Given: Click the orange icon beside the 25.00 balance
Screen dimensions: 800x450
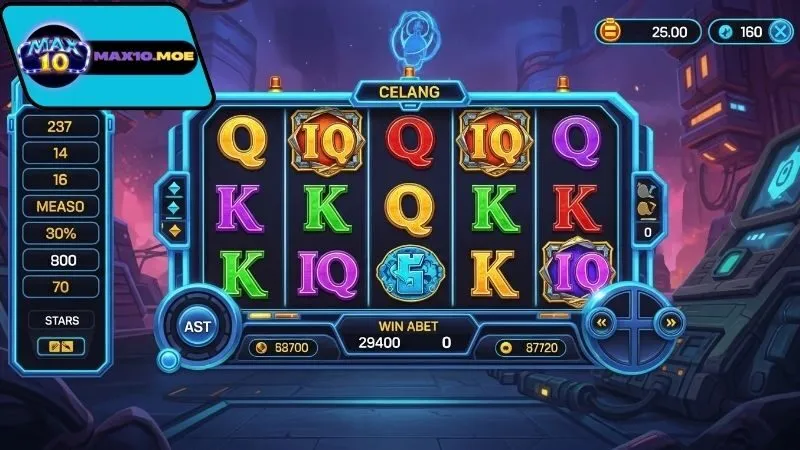Looking at the screenshot, I should pos(610,31).
